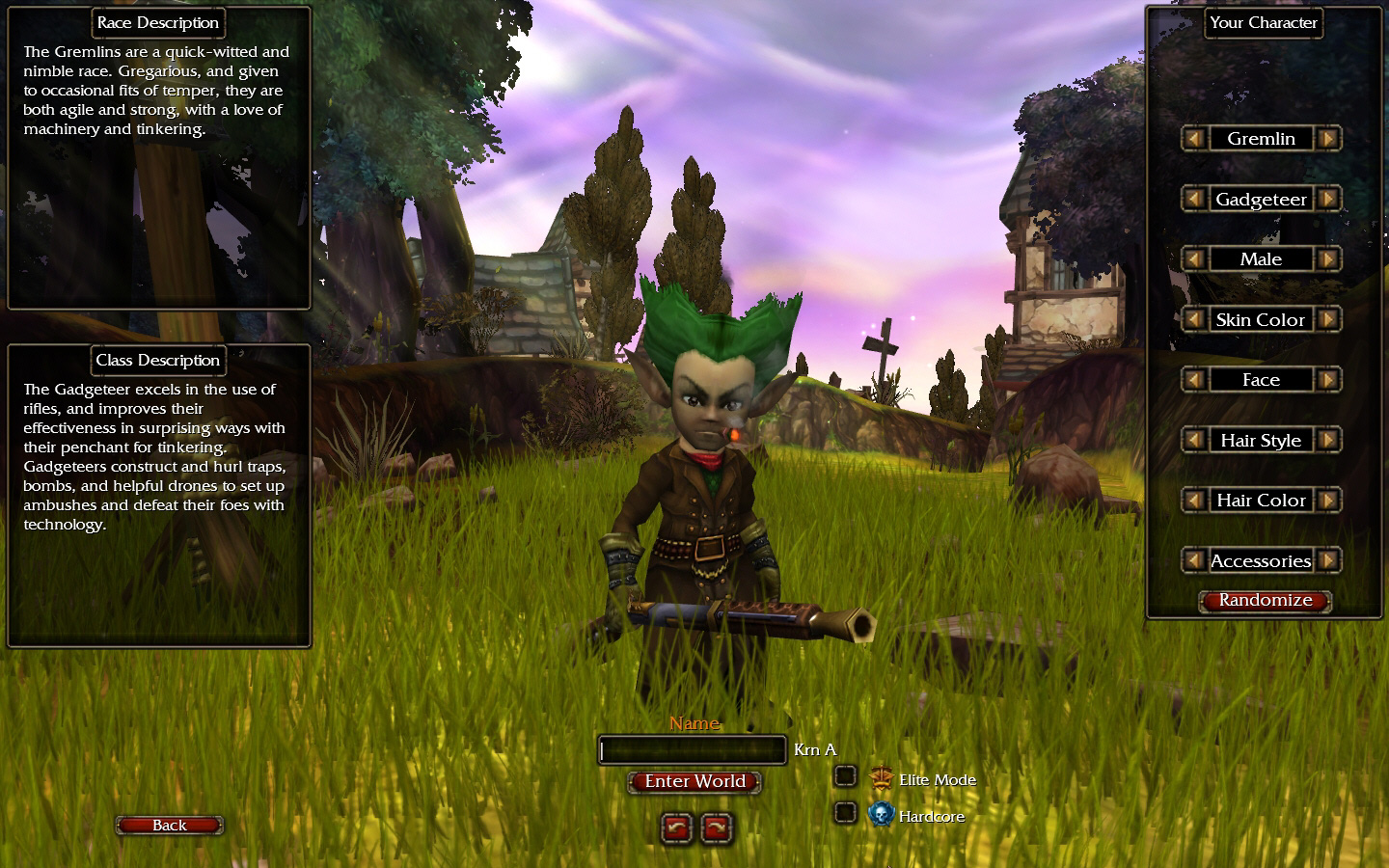Change gender with Male right arrow
1389x868 pixels.
pyautogui.click(x=1328, y=259)
